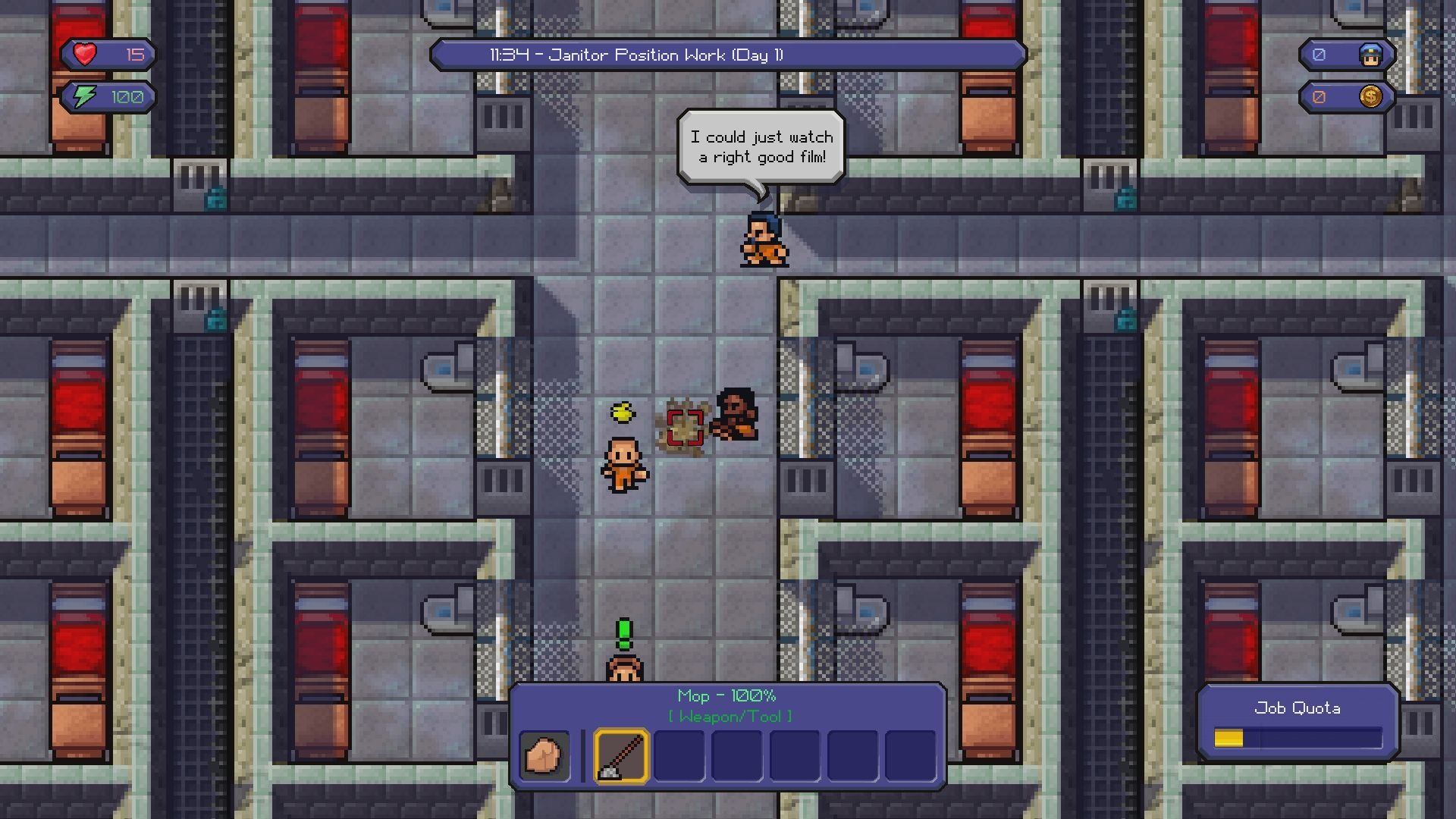Select the bare fist slot in the hotbar
Screen dimensions: 1456x819
click(x=543, y=756)
